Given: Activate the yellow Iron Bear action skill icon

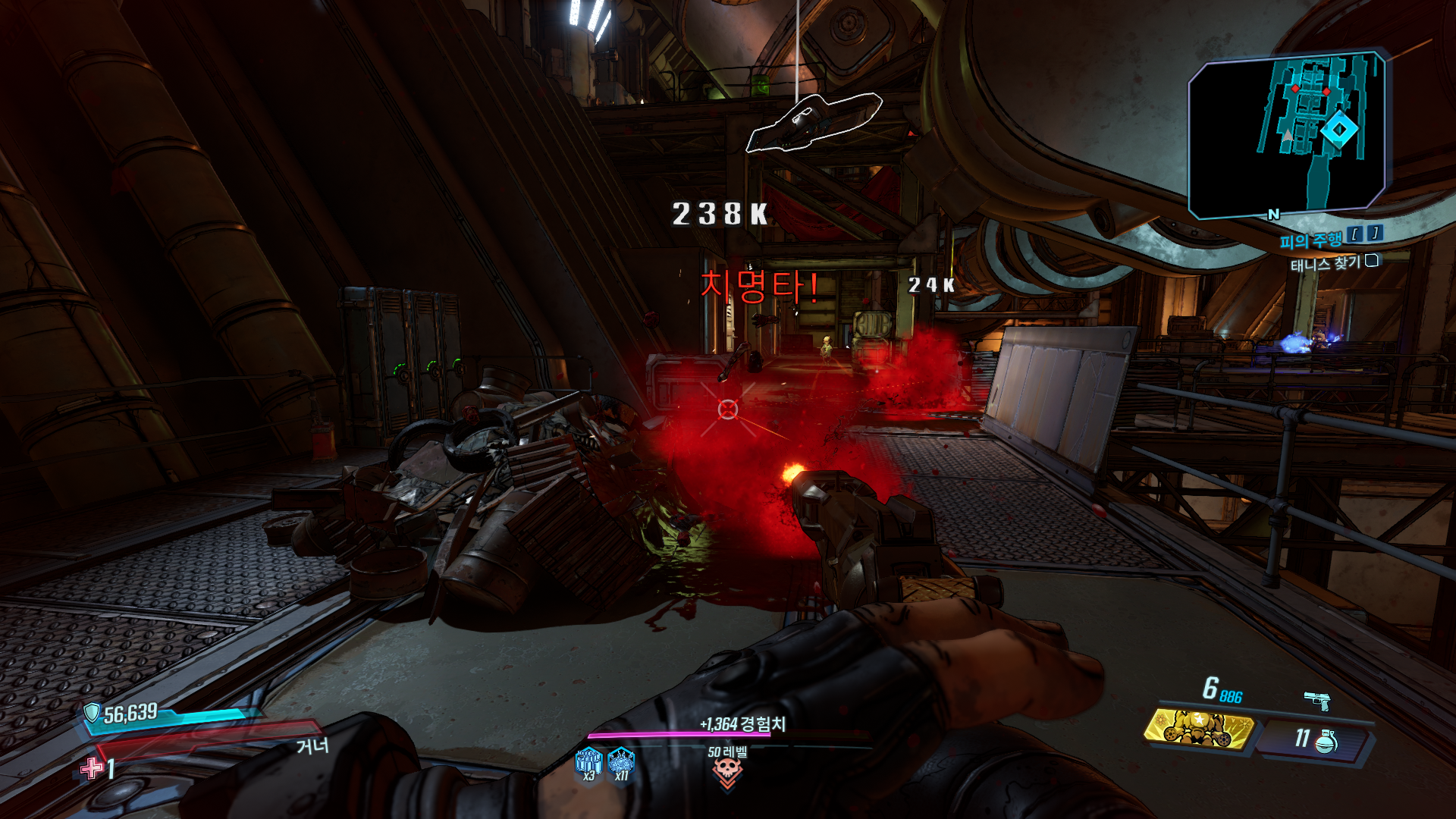Looking at the screenshot, I should tap(1198, 729).
